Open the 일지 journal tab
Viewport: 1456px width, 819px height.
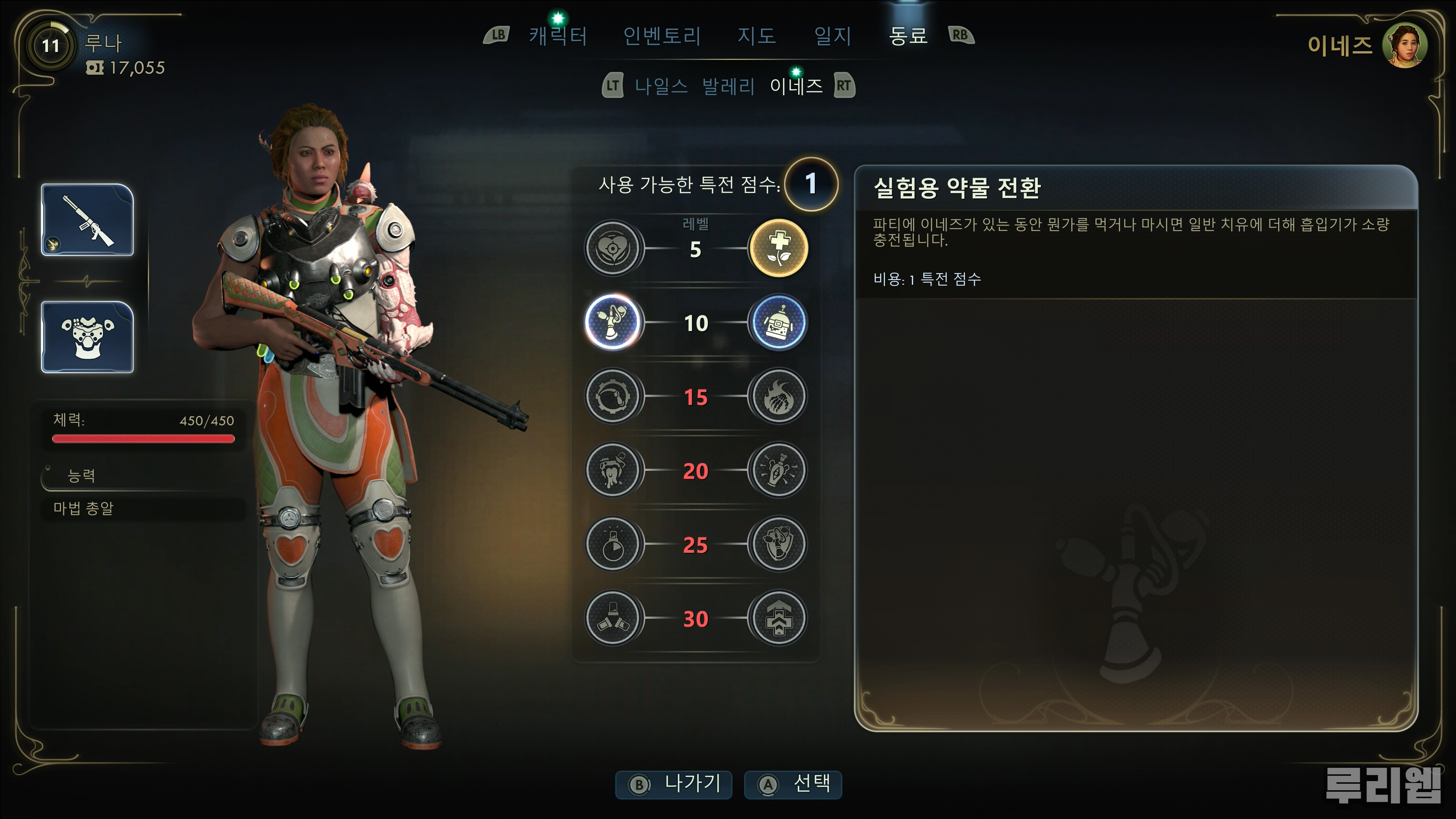click(x=833, y=36)
